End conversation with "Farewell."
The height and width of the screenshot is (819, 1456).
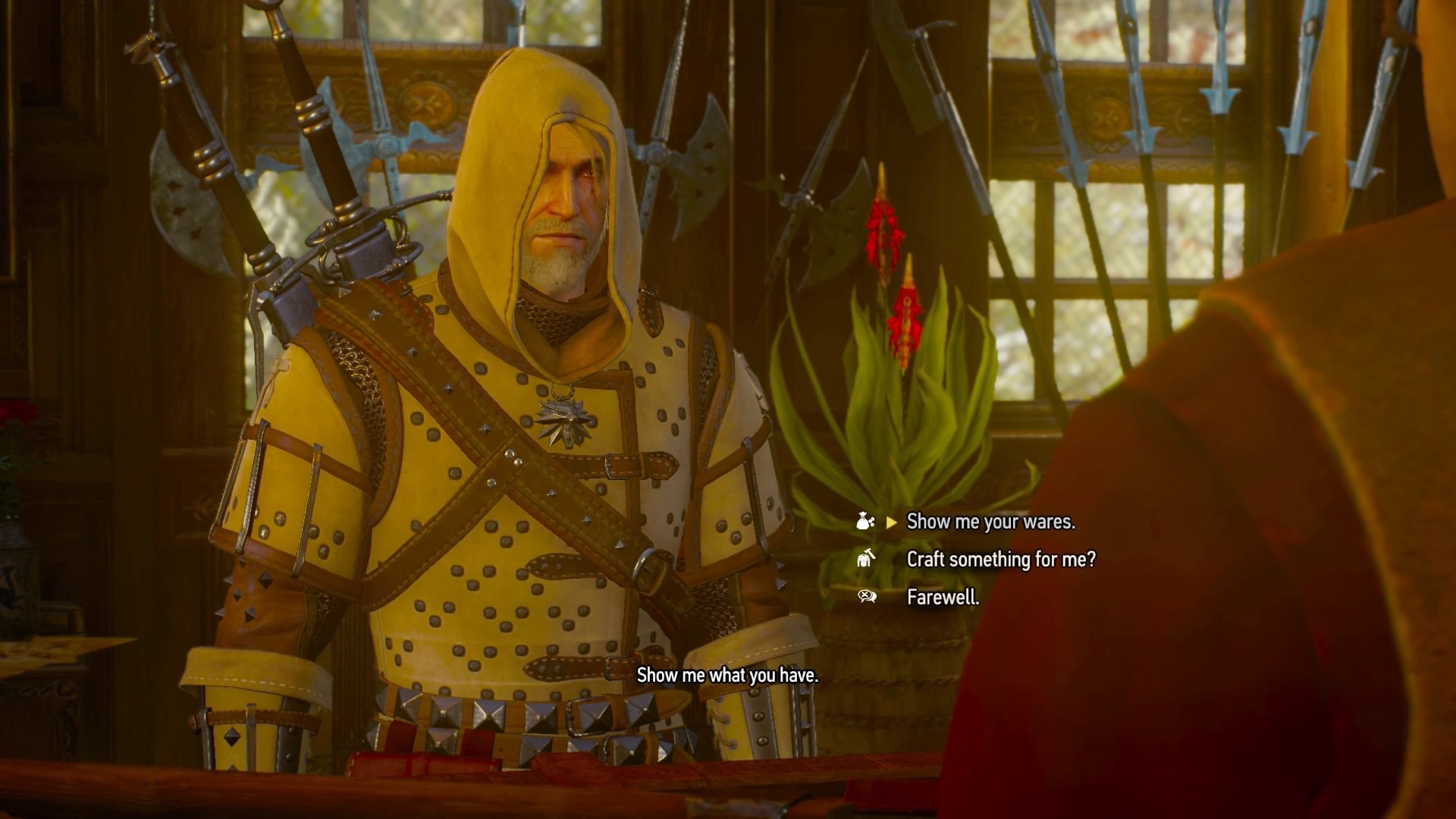943,598
